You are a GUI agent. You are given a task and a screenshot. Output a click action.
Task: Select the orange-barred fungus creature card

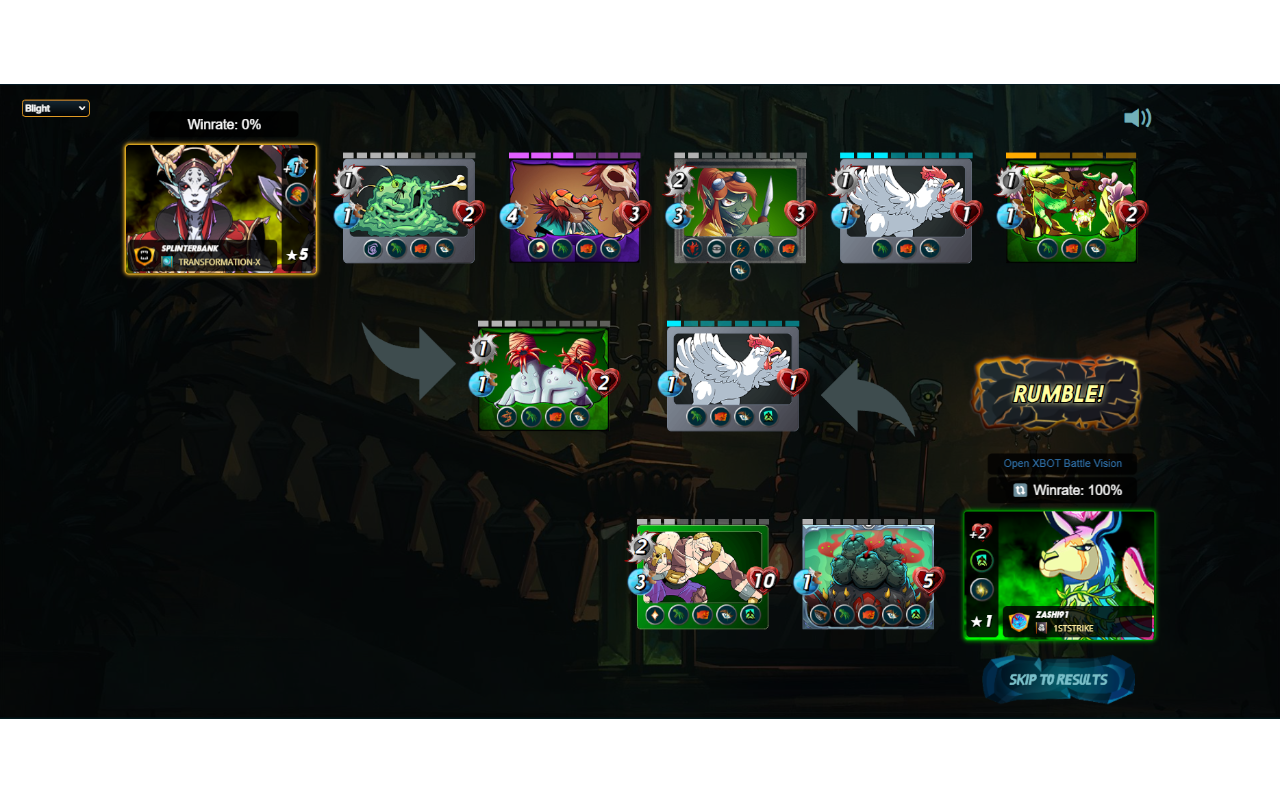[1071, 208]
